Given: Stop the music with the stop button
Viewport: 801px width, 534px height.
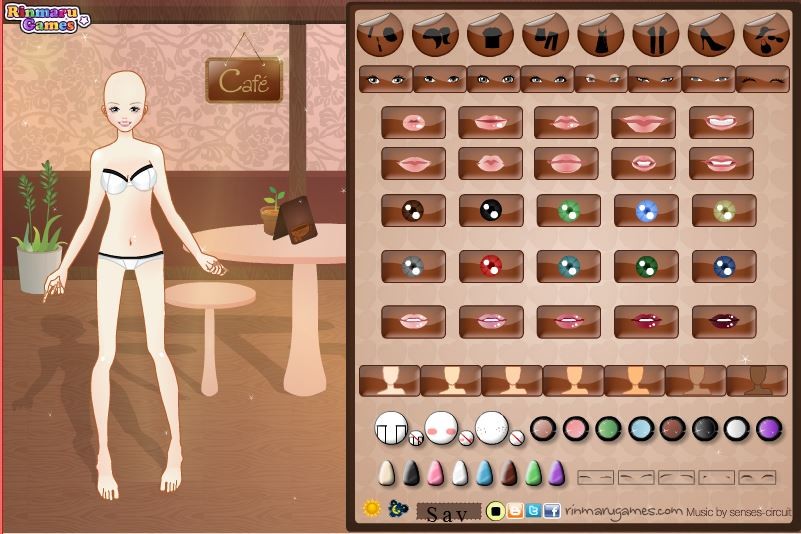Looking at the screenshot, I should point(495,512).
